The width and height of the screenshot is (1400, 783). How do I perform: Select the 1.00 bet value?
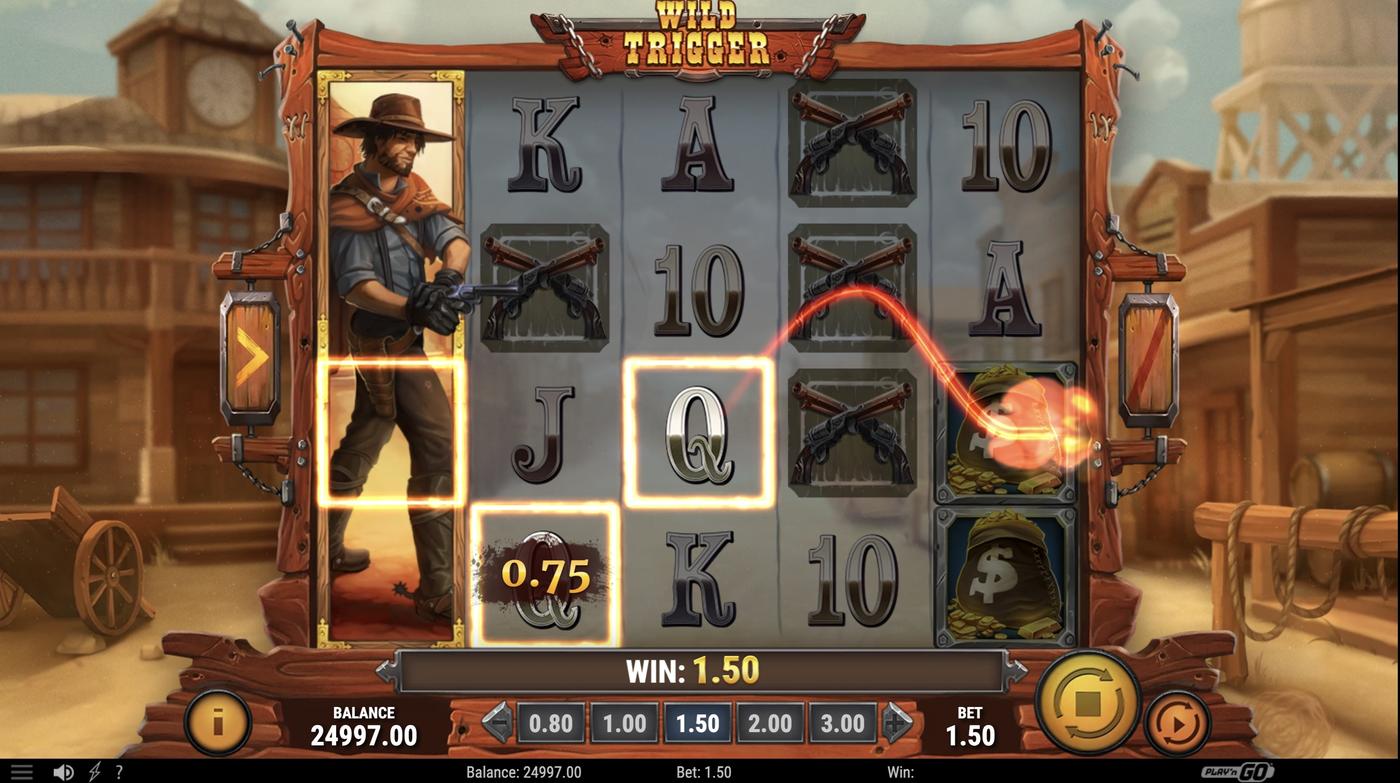(624, 722)
